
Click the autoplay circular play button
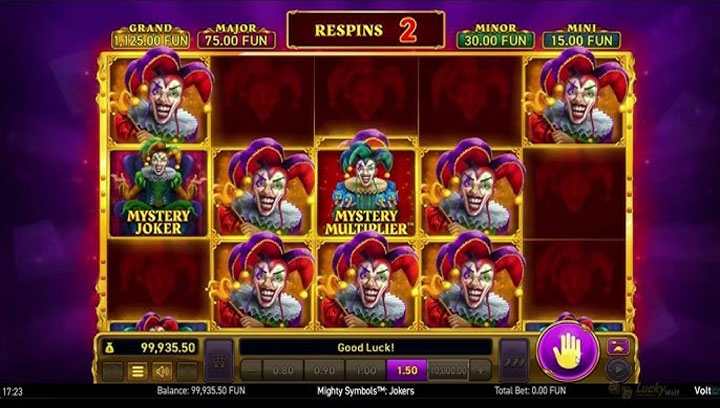pos(616,368)
